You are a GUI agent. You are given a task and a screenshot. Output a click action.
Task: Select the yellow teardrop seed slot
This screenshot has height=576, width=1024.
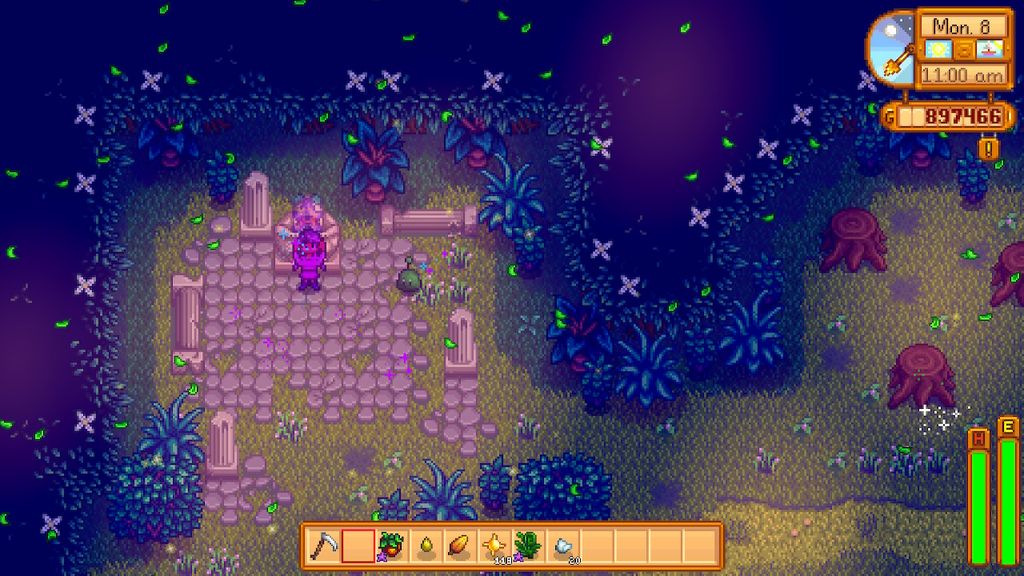(x=426, y=546)
